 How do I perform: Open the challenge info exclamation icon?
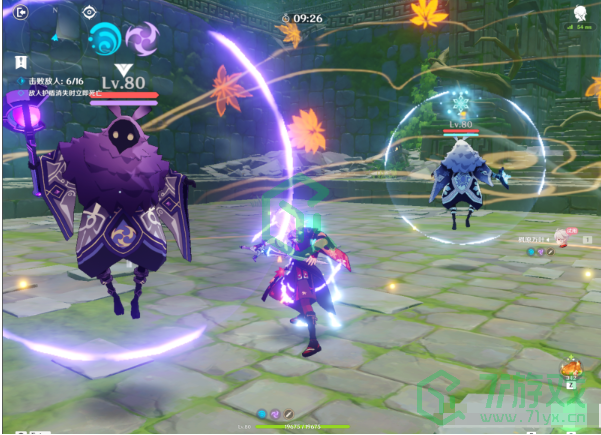click(x=21, y=61)
